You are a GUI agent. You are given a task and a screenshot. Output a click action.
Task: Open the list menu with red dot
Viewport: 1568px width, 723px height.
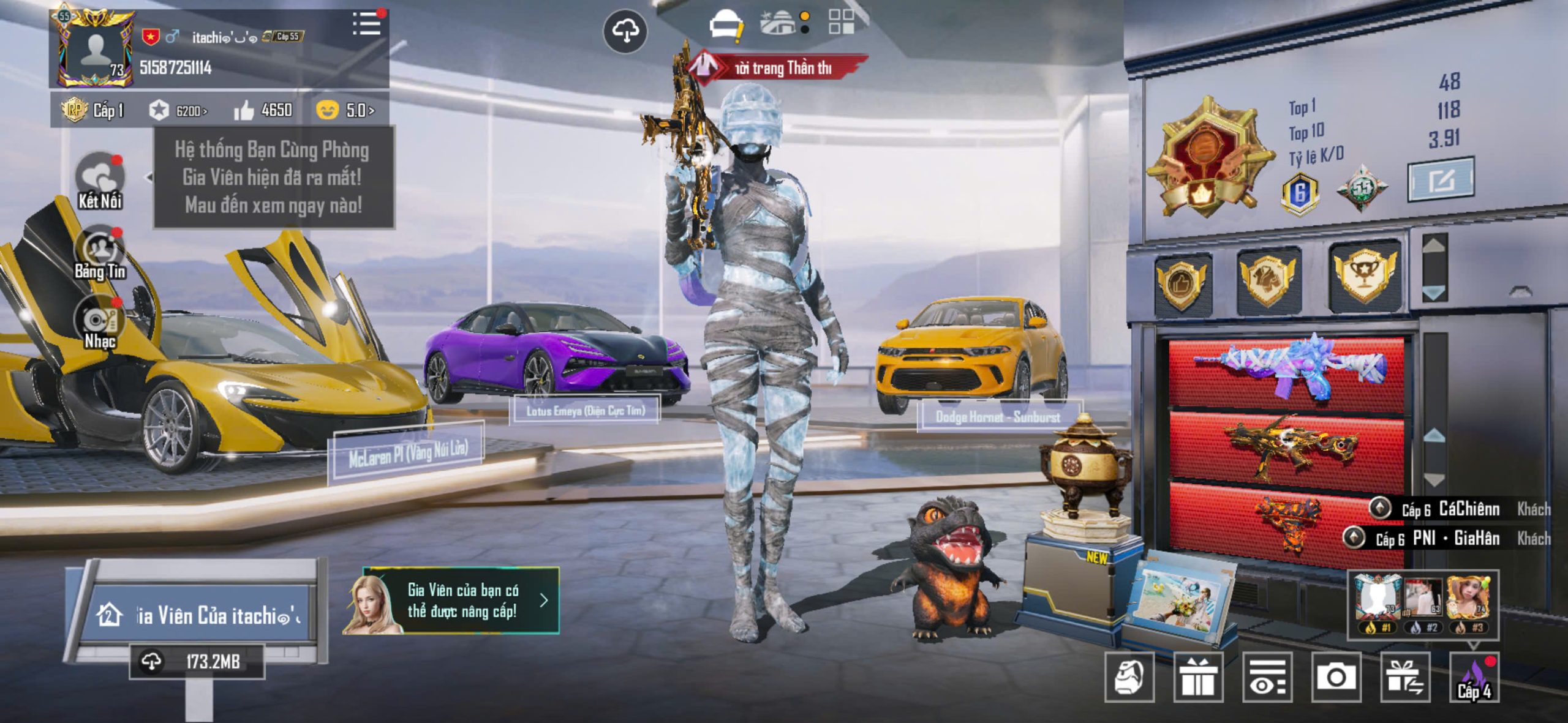[x=367, y=24]
